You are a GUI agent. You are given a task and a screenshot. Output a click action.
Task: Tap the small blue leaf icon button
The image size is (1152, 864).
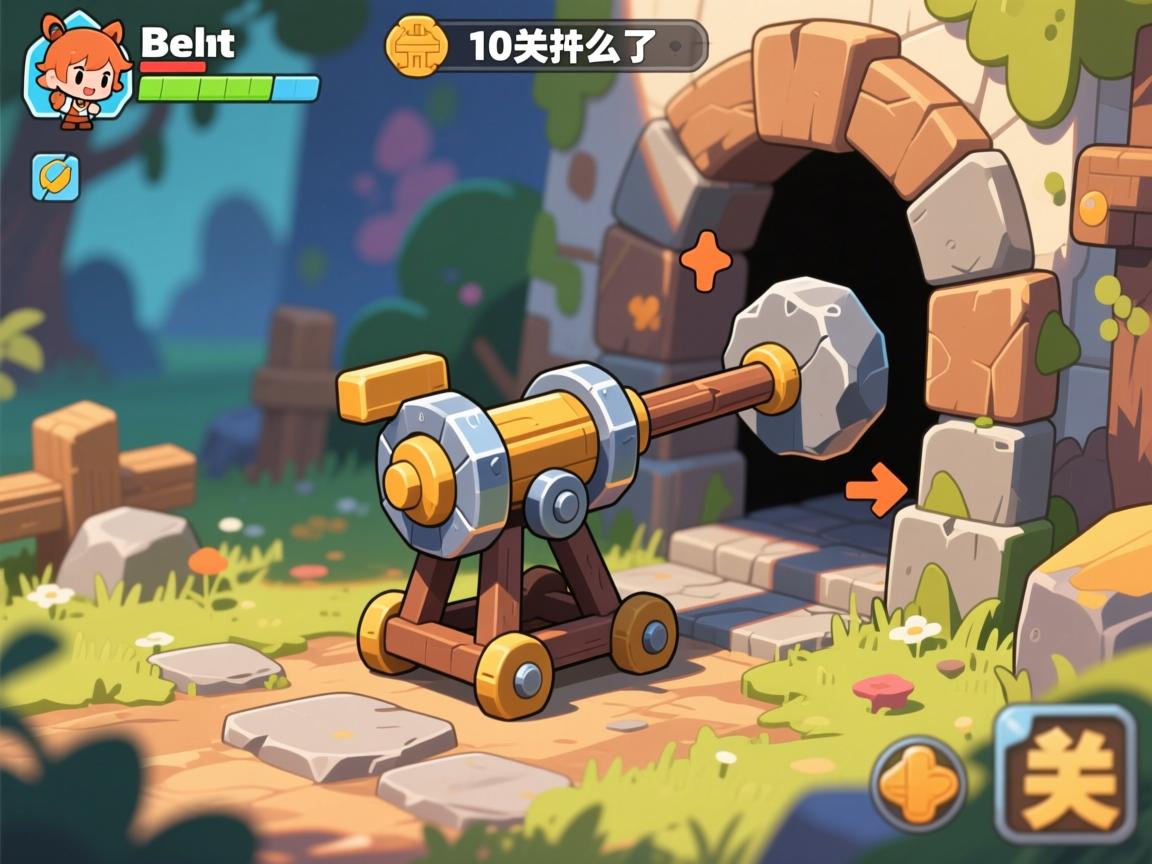[x=55, y=177]
